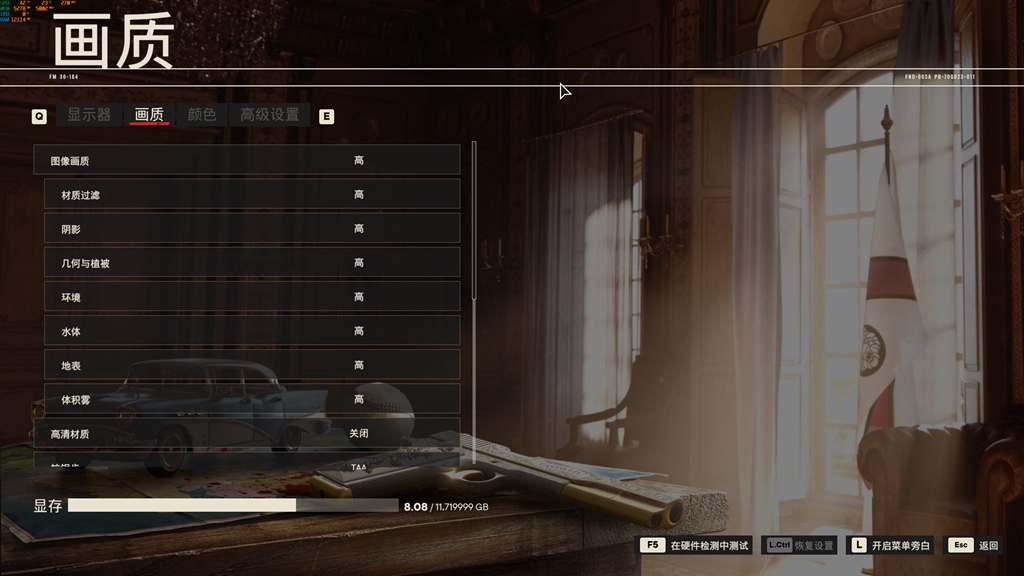Return with the 返回 button

click(975, 545)
